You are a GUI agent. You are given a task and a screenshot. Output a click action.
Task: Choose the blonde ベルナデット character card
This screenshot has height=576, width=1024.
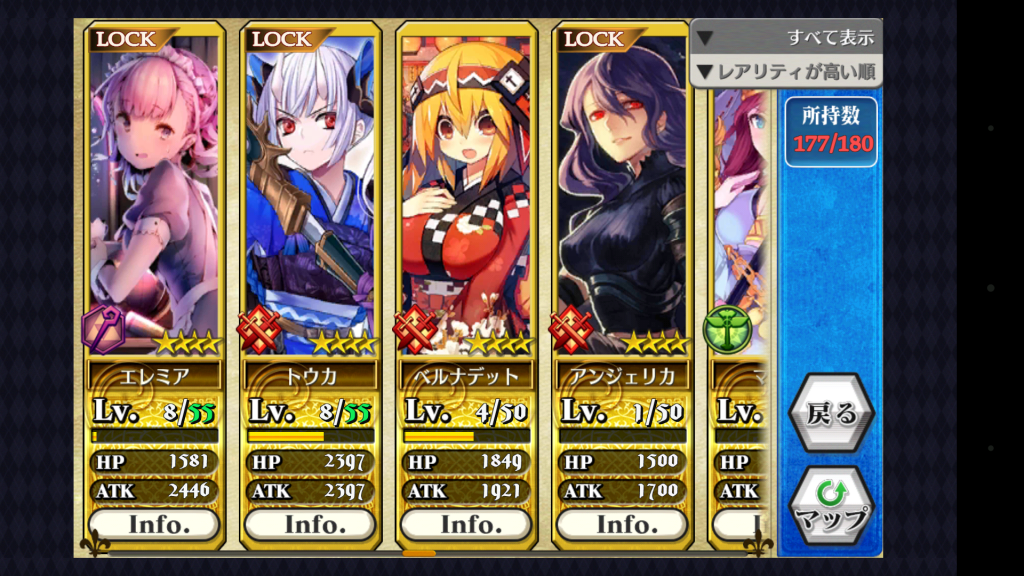(466, 200)
